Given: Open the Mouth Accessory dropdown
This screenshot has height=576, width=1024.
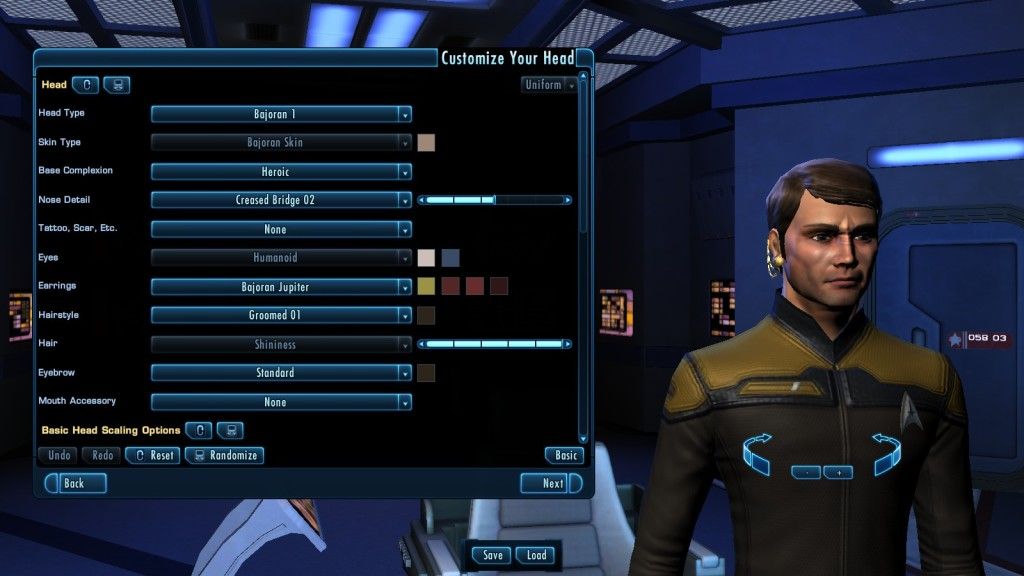Looking at the screenshot, I should [x=281, y=402].
